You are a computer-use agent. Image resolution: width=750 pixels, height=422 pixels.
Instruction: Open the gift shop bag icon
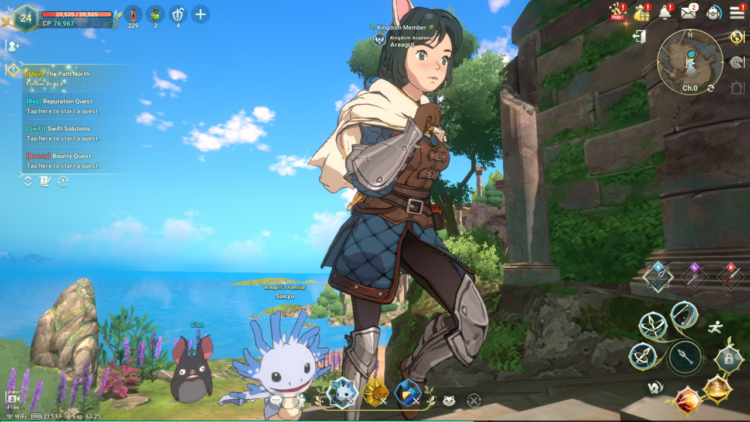tap(642, 12)
